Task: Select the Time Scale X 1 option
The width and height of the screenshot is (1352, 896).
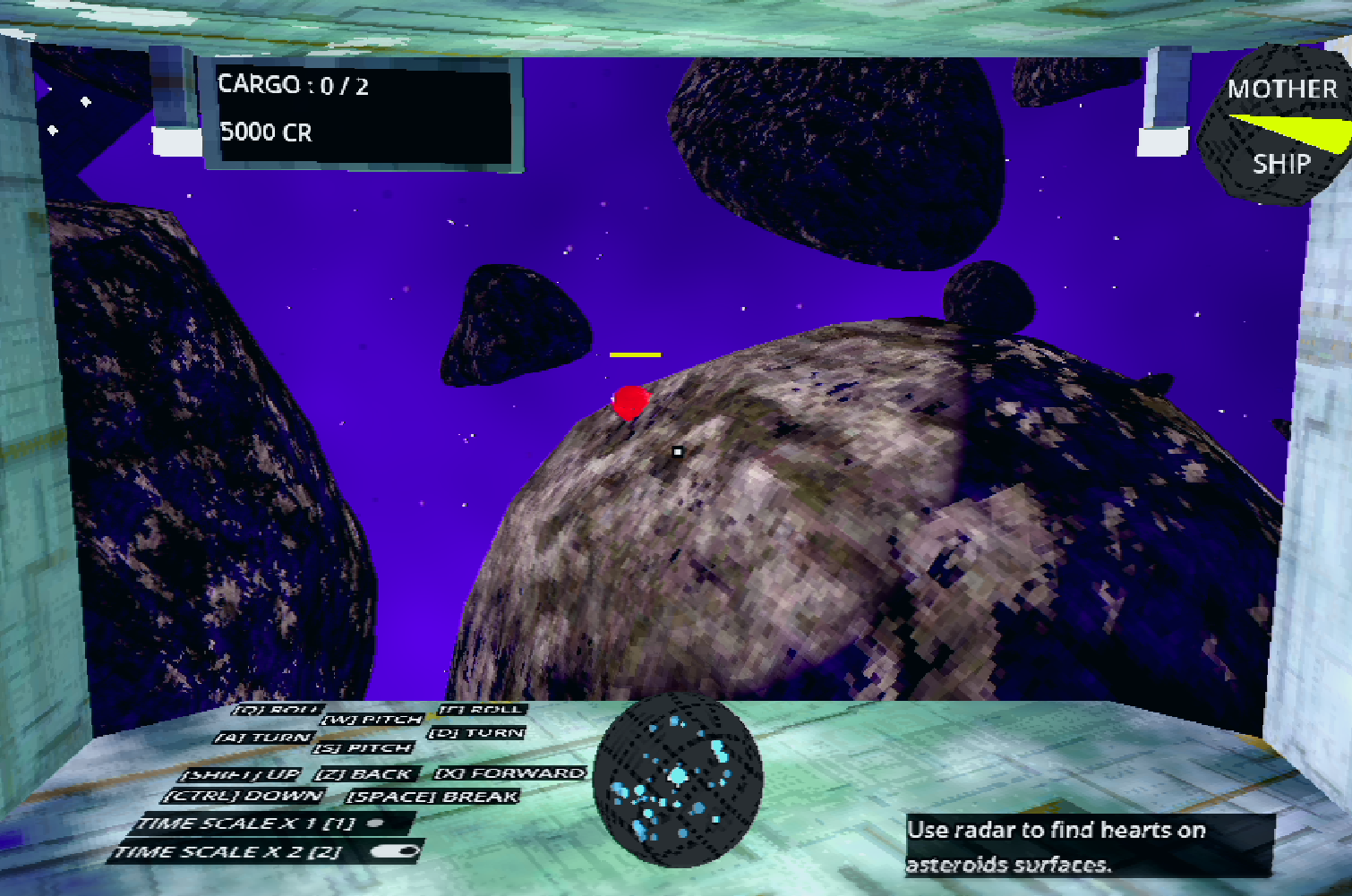Action: tap(376, 823)
